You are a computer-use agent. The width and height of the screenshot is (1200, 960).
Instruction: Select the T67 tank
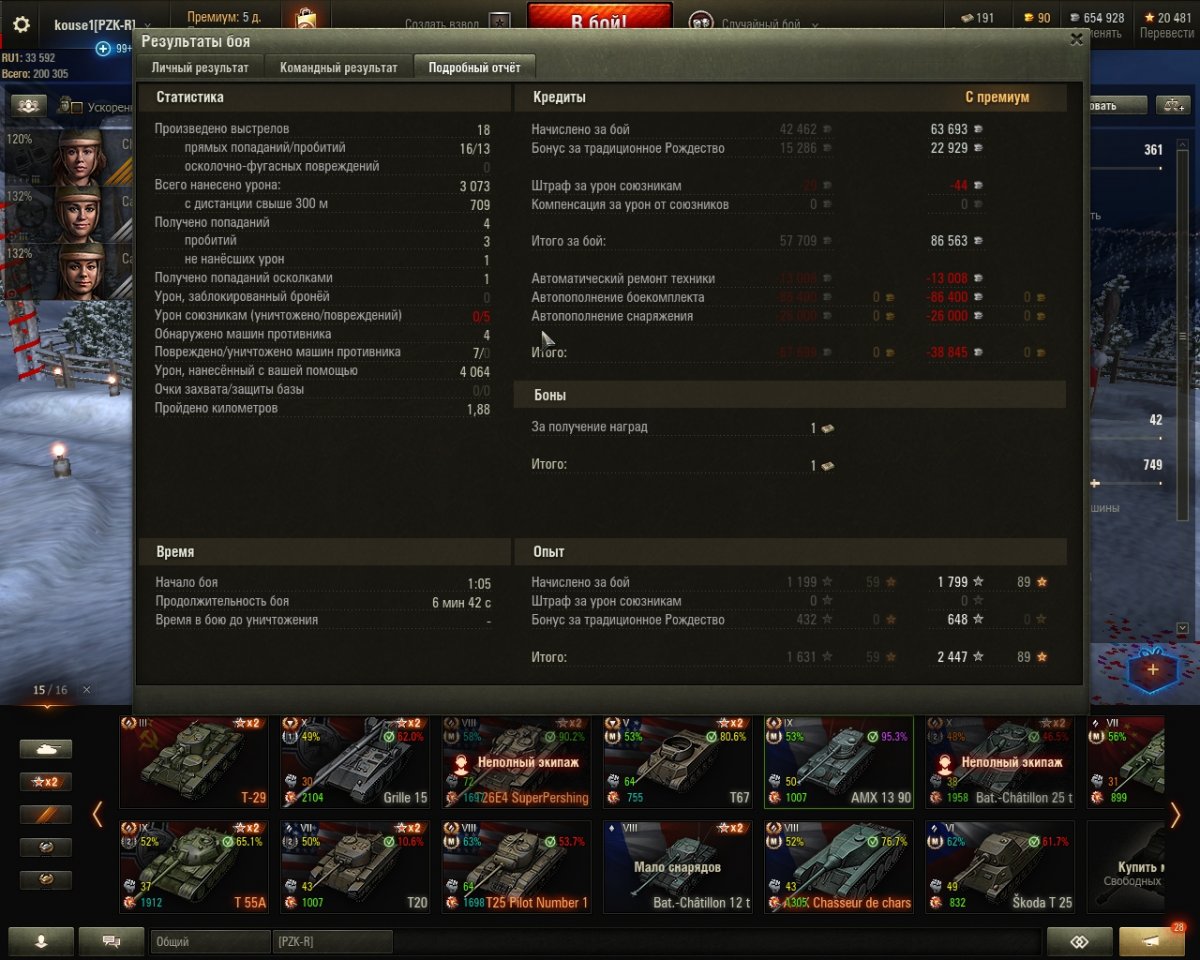(x=677, y=762)
